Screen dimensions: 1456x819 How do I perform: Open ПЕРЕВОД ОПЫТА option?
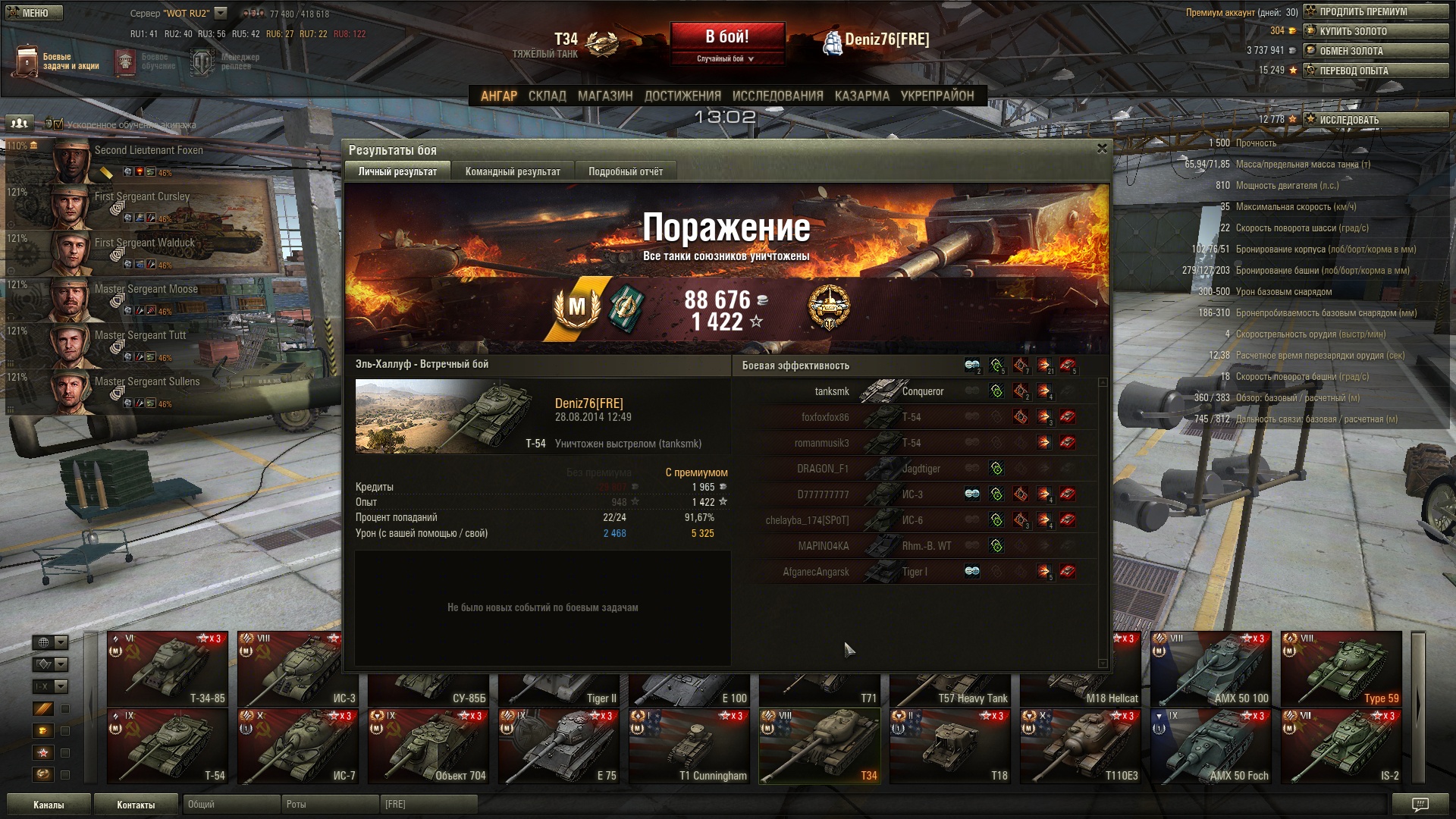1376,71
